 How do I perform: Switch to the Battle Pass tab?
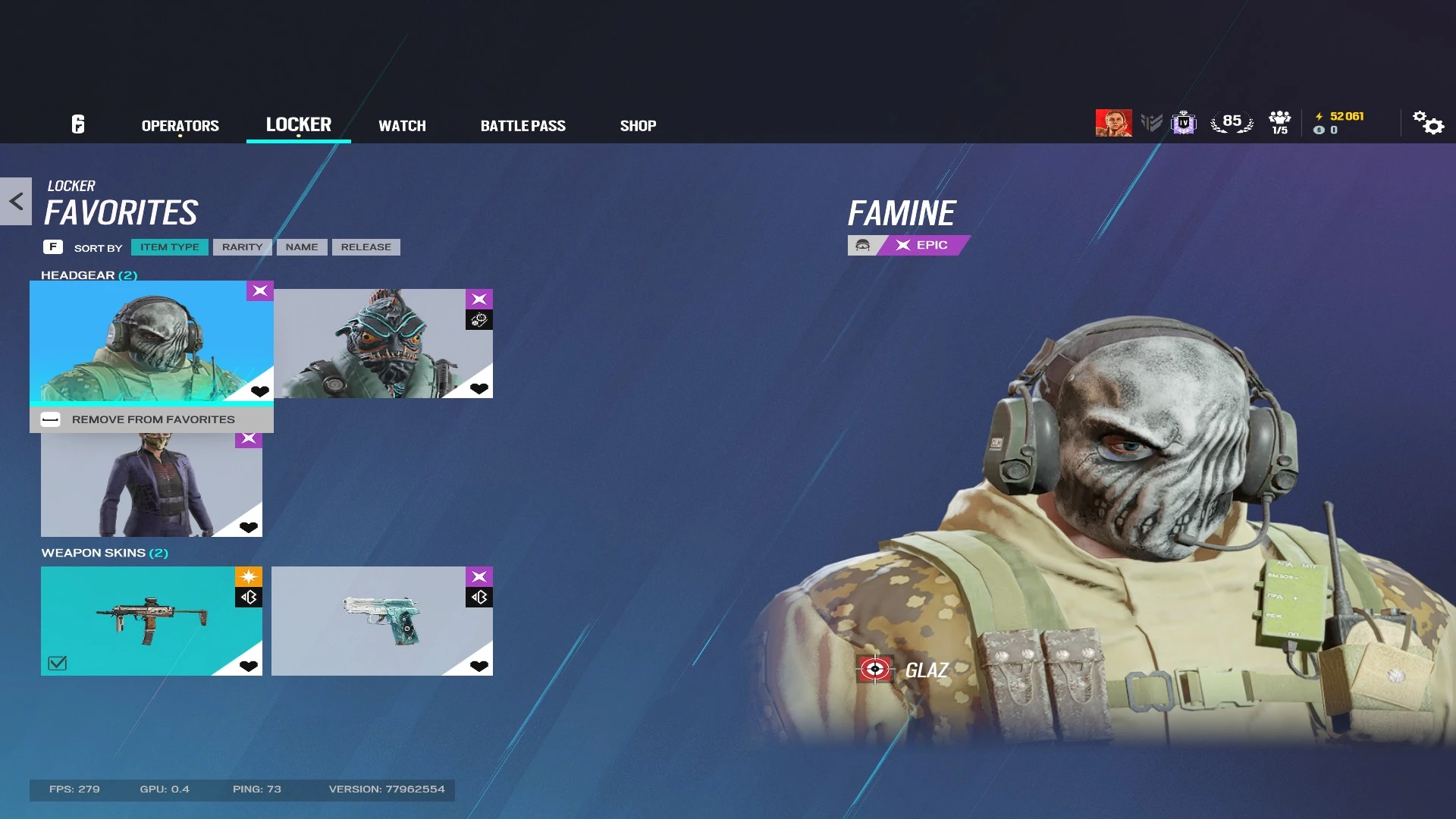click(x=523, y=125)
